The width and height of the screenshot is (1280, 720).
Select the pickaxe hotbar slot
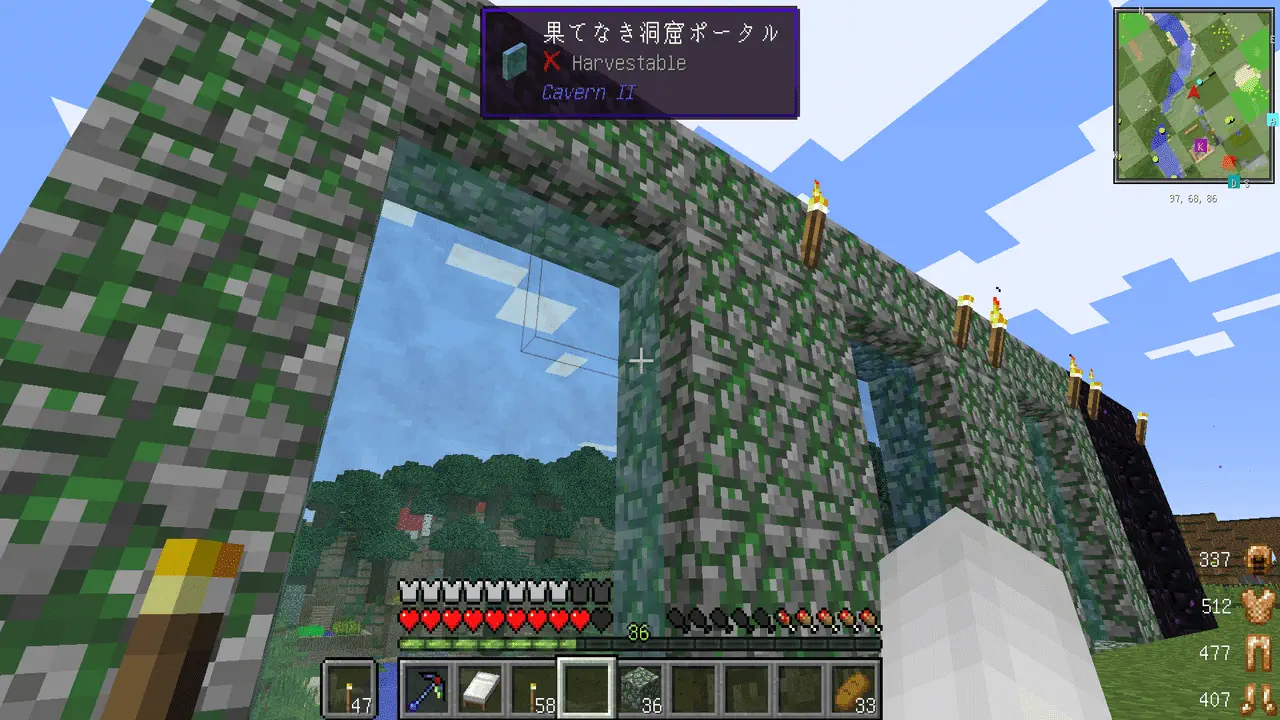pos(426,687)
